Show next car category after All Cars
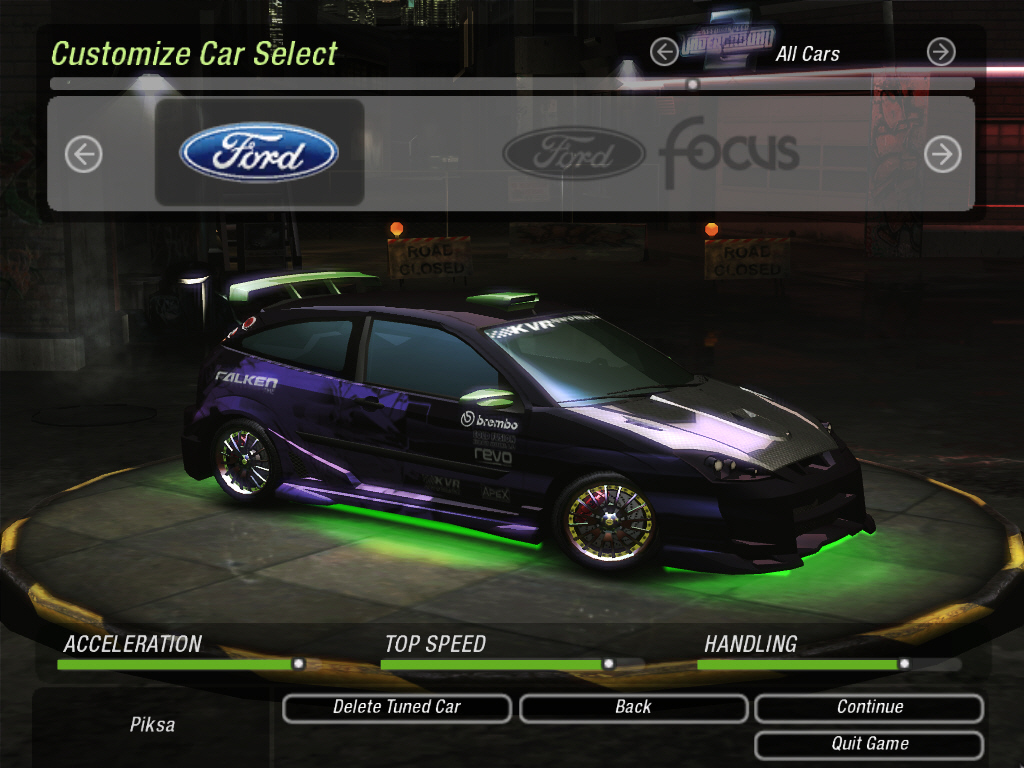 (940, 52)
